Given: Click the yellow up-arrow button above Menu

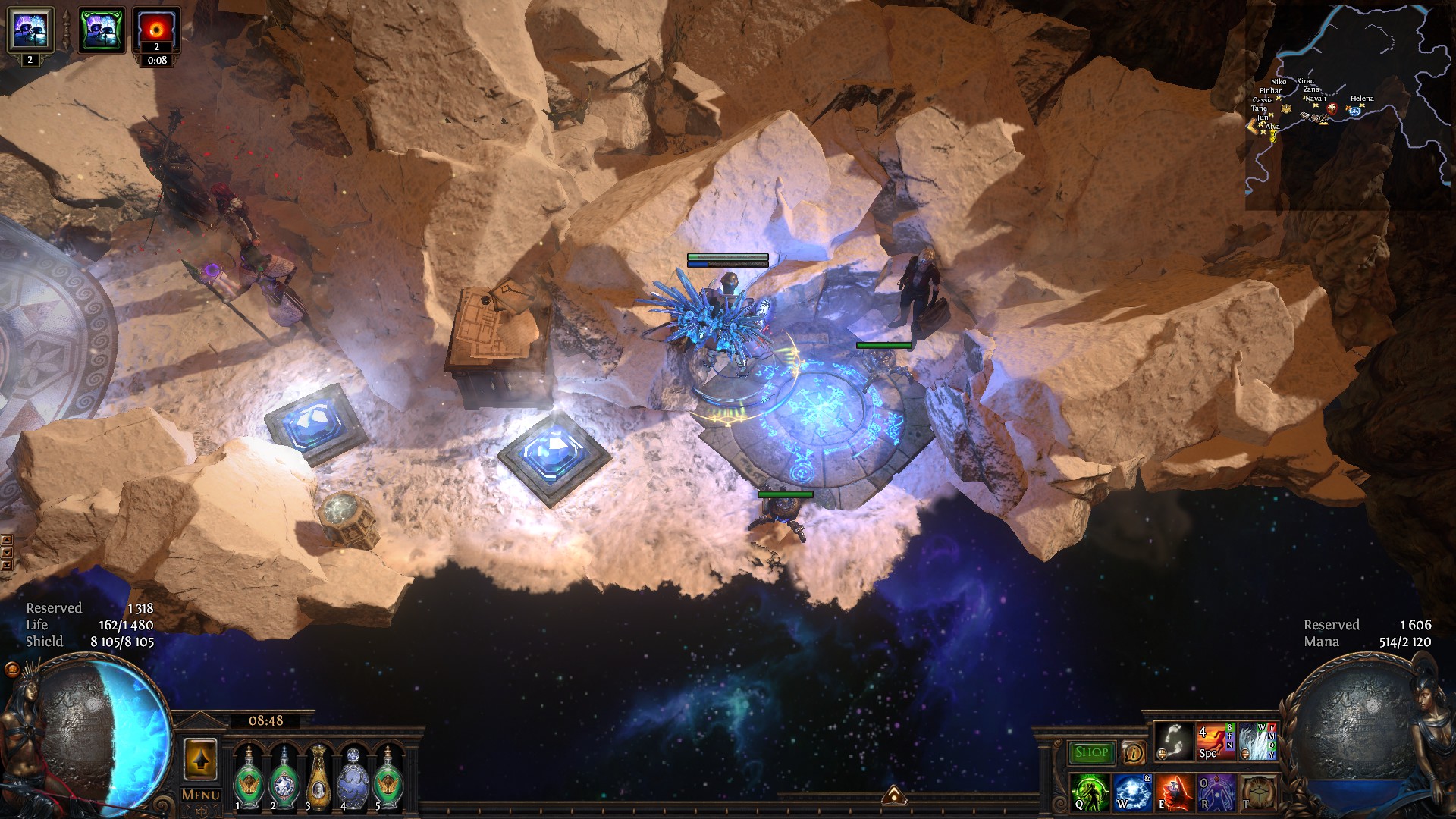Looking at the screenshot, I should click(200, 759).
